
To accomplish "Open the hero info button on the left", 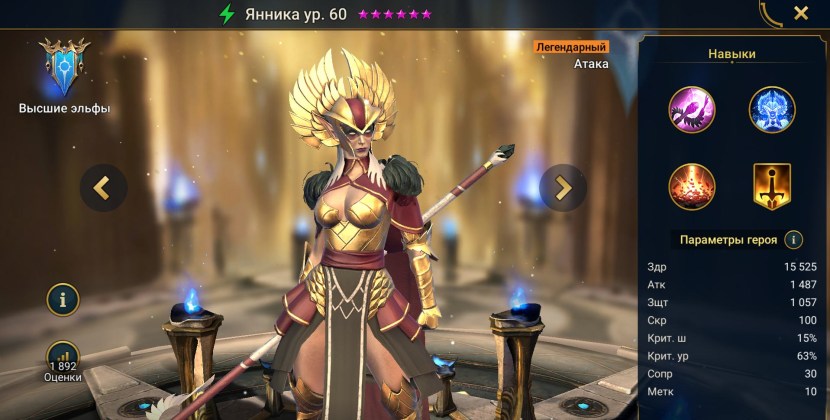I will click(x=63, y=298).
